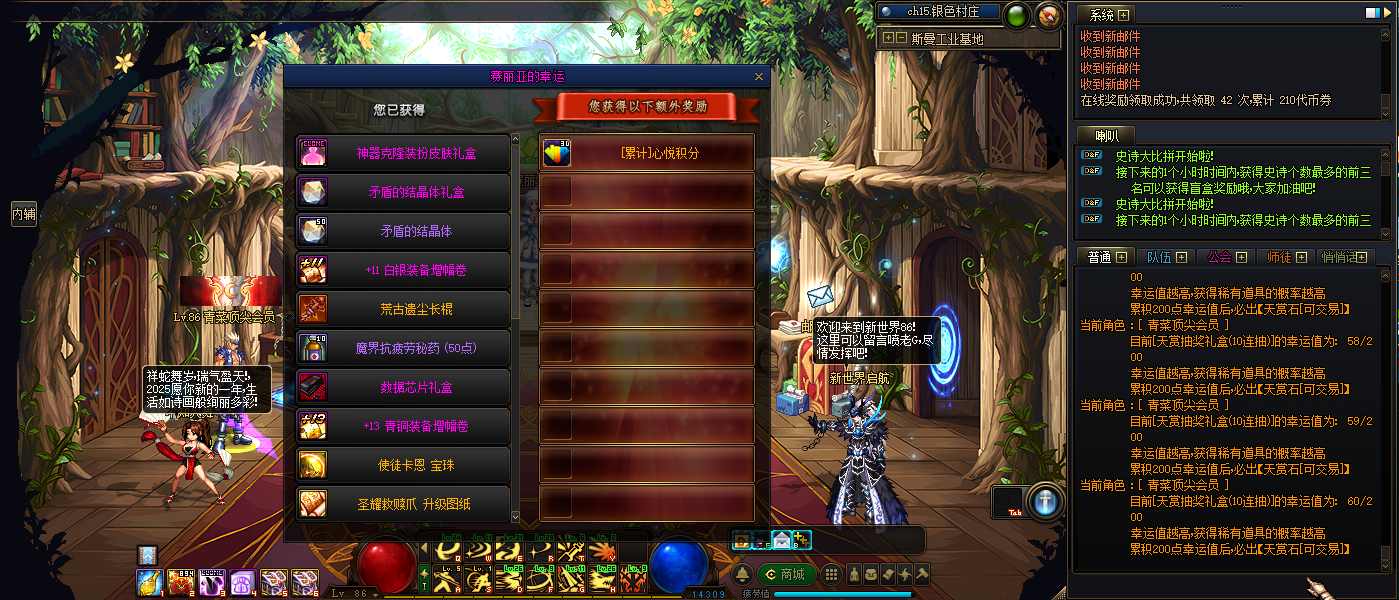This screenshot has width=1399, height=600.
Task: Select the 普通 chat tab
Action: point(1105,257)
